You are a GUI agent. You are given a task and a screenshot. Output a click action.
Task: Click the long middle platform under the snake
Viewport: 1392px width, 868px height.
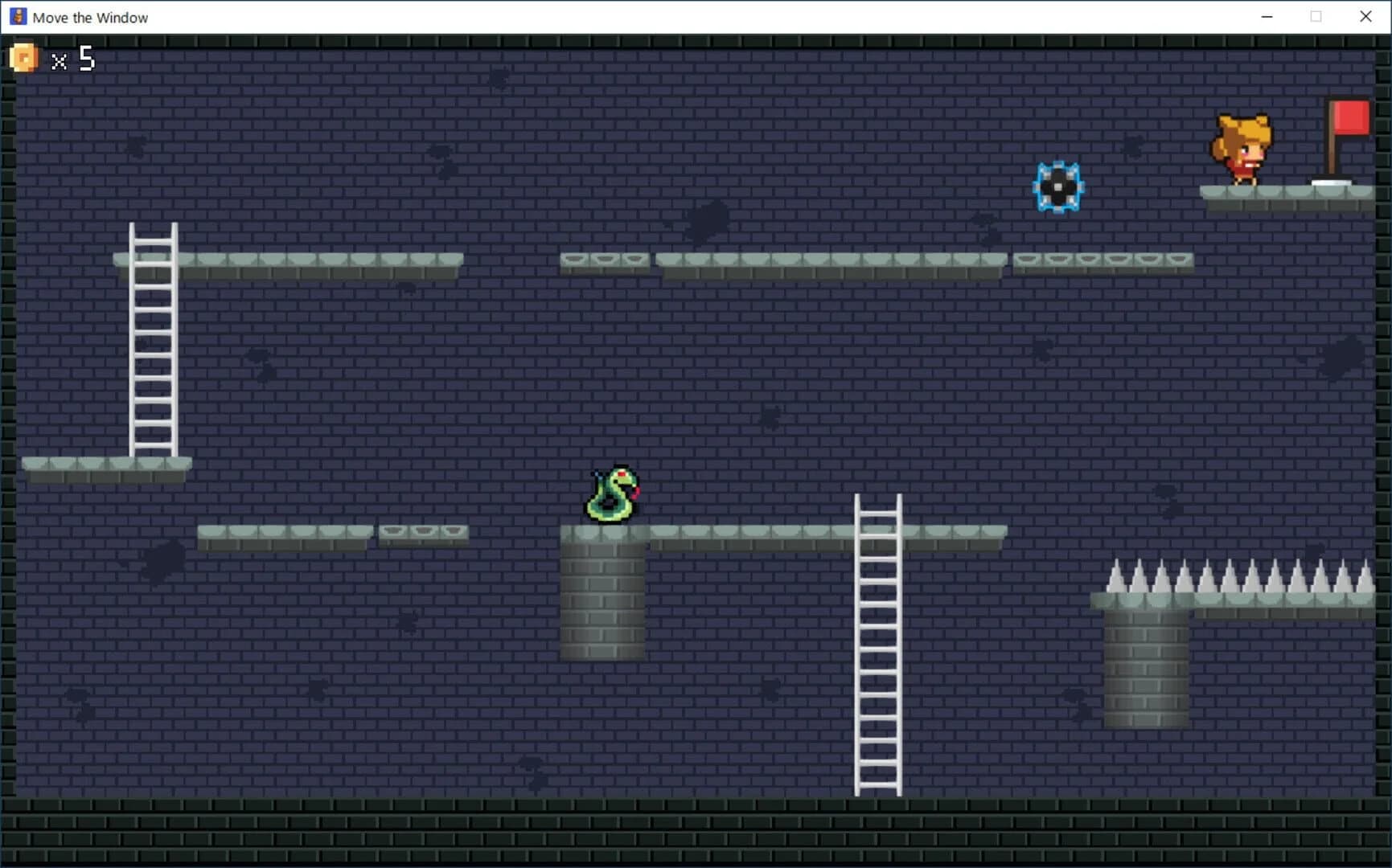[x=764, y=533]
